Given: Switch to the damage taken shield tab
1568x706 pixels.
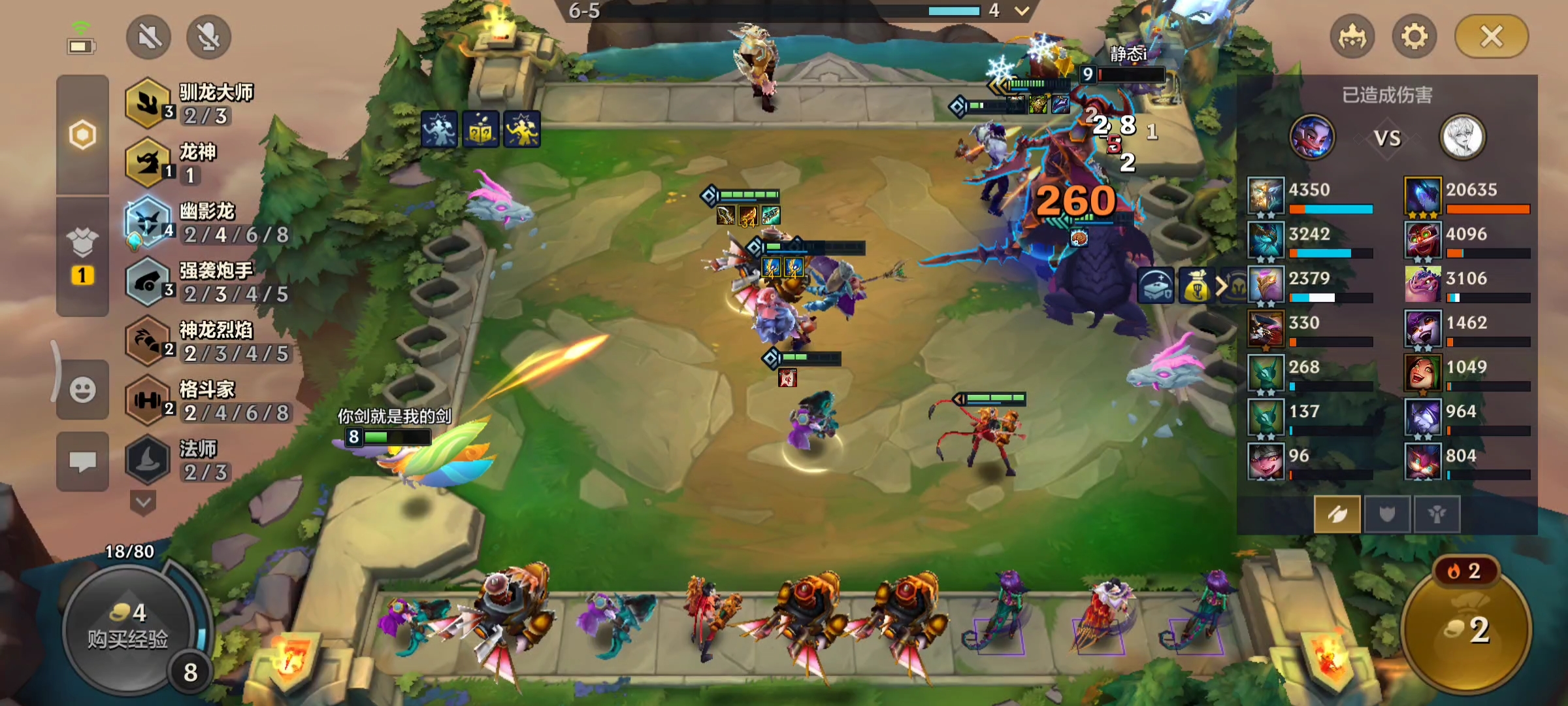Looking at the screenshot, I should (1386, 514).
